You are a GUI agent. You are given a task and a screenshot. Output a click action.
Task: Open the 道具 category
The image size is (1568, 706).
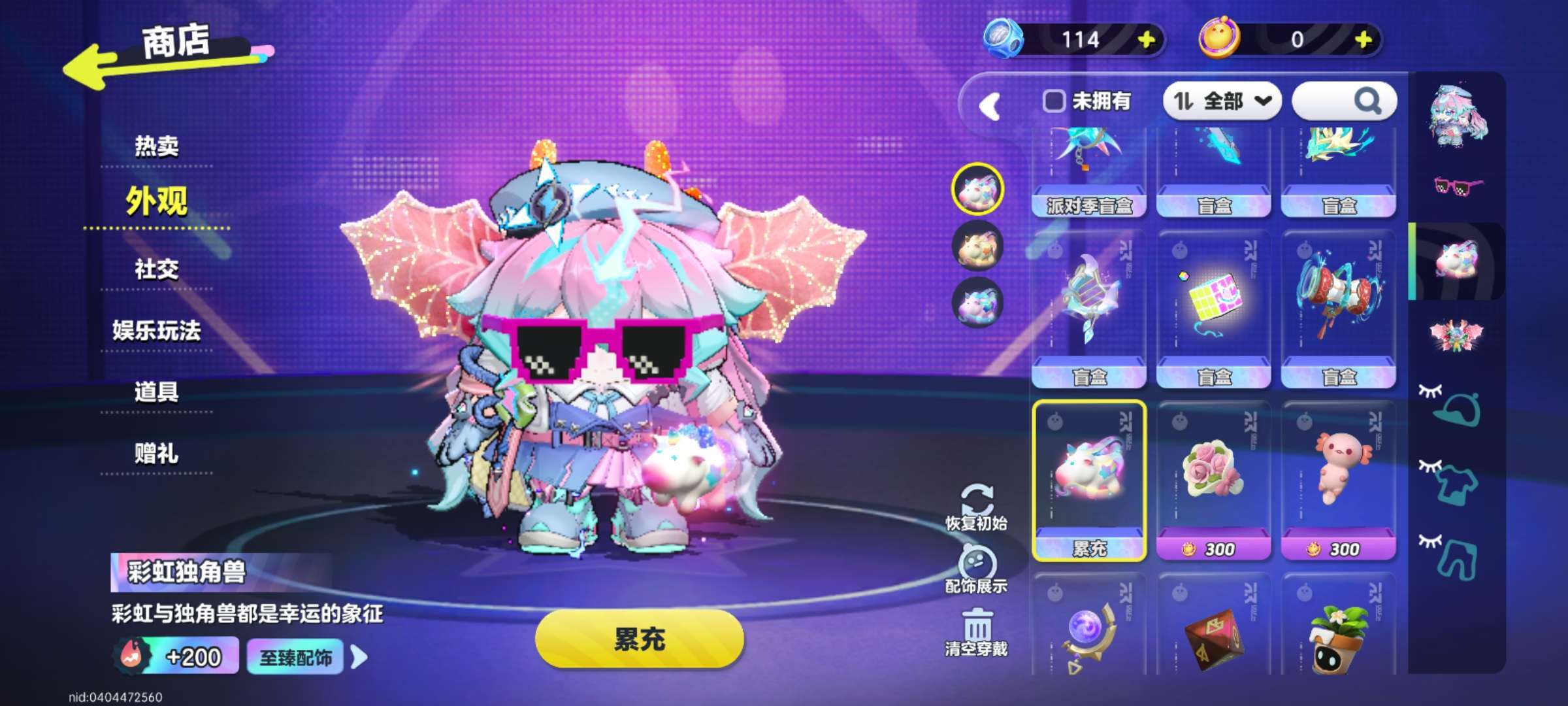tap(156, 392)
